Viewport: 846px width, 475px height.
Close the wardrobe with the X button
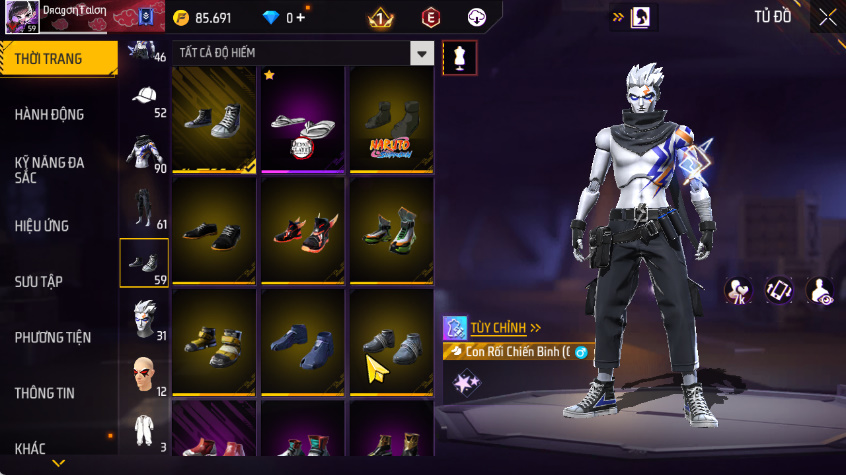(x=827, y=17)
